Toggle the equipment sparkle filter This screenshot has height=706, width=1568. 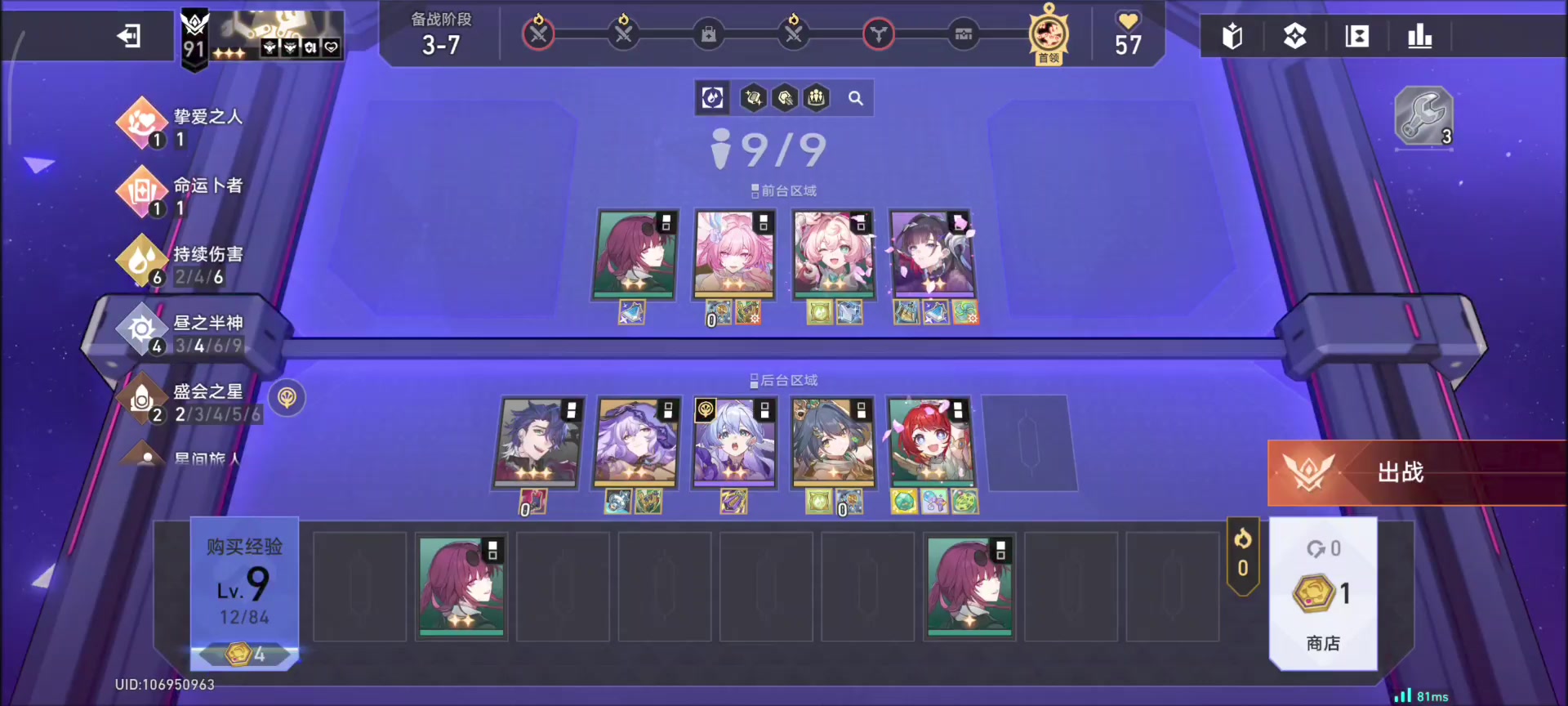click(753, 98)
